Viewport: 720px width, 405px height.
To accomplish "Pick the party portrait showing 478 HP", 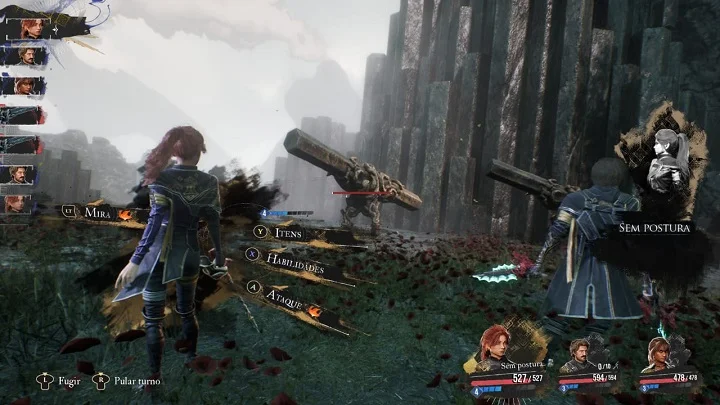I will 657,350.
